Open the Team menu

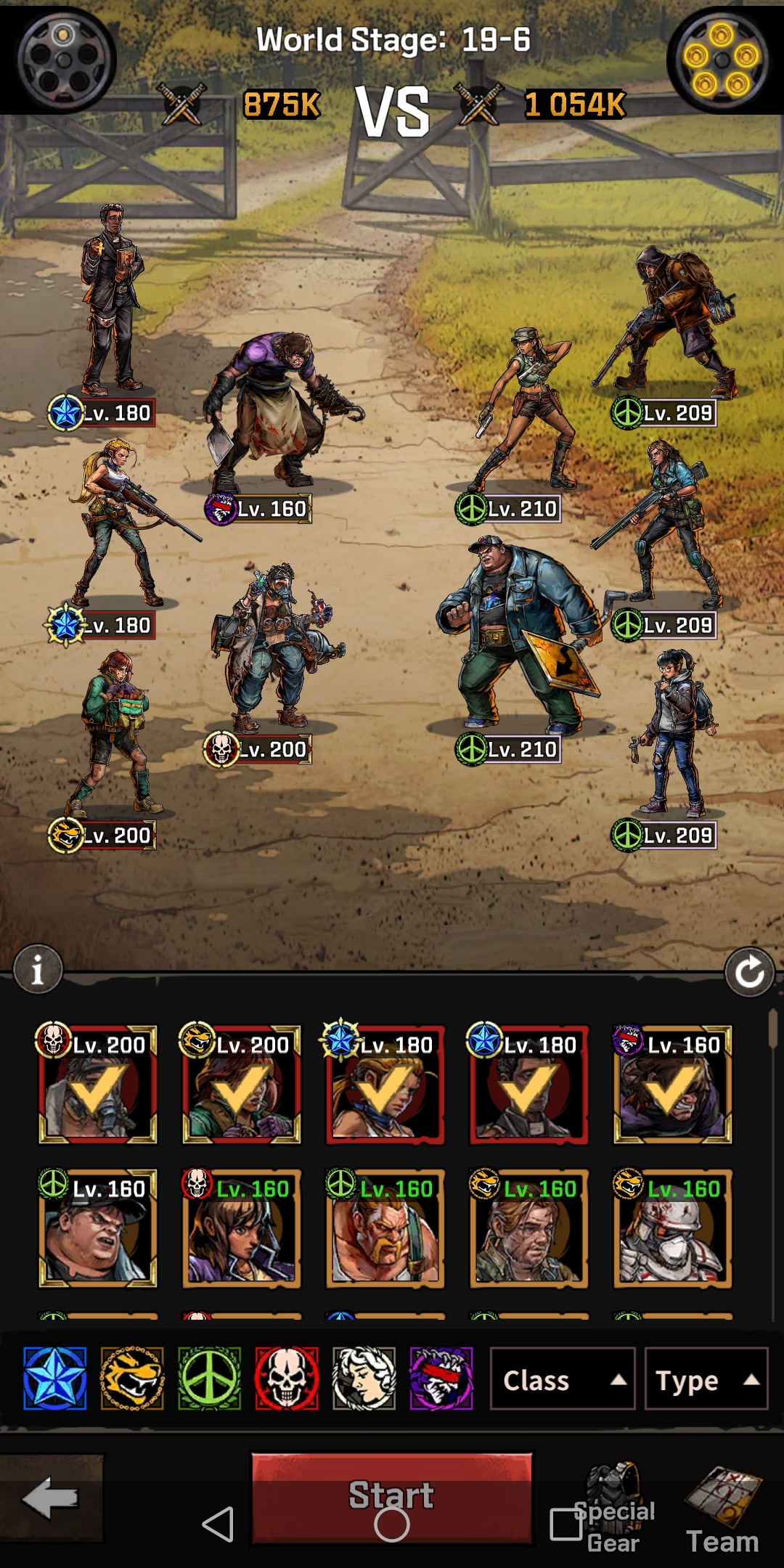click(x=723, y=1508)
